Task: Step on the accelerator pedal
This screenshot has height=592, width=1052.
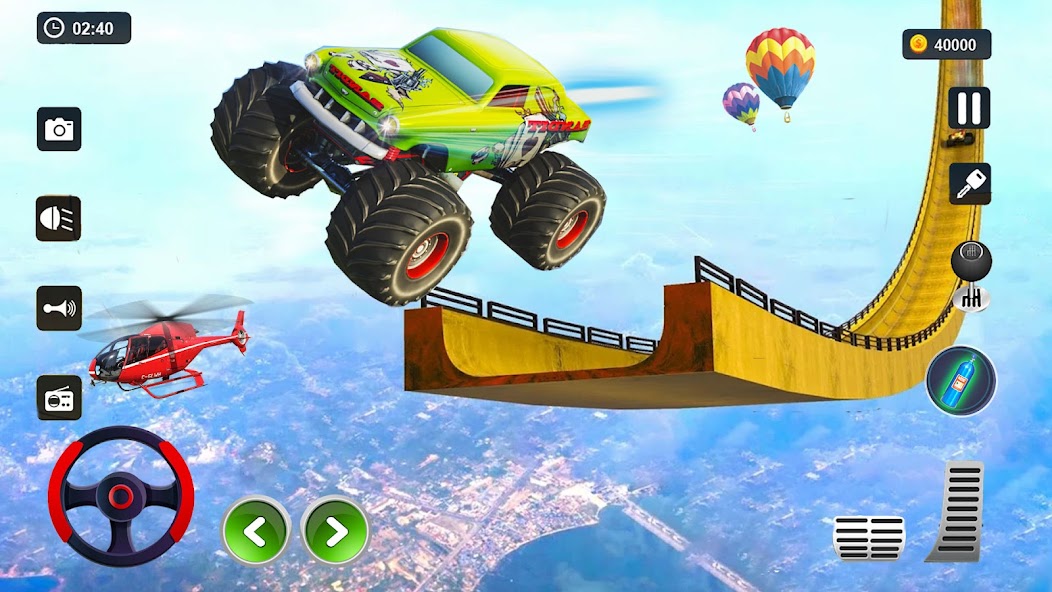Action: (x=957, y=510)
